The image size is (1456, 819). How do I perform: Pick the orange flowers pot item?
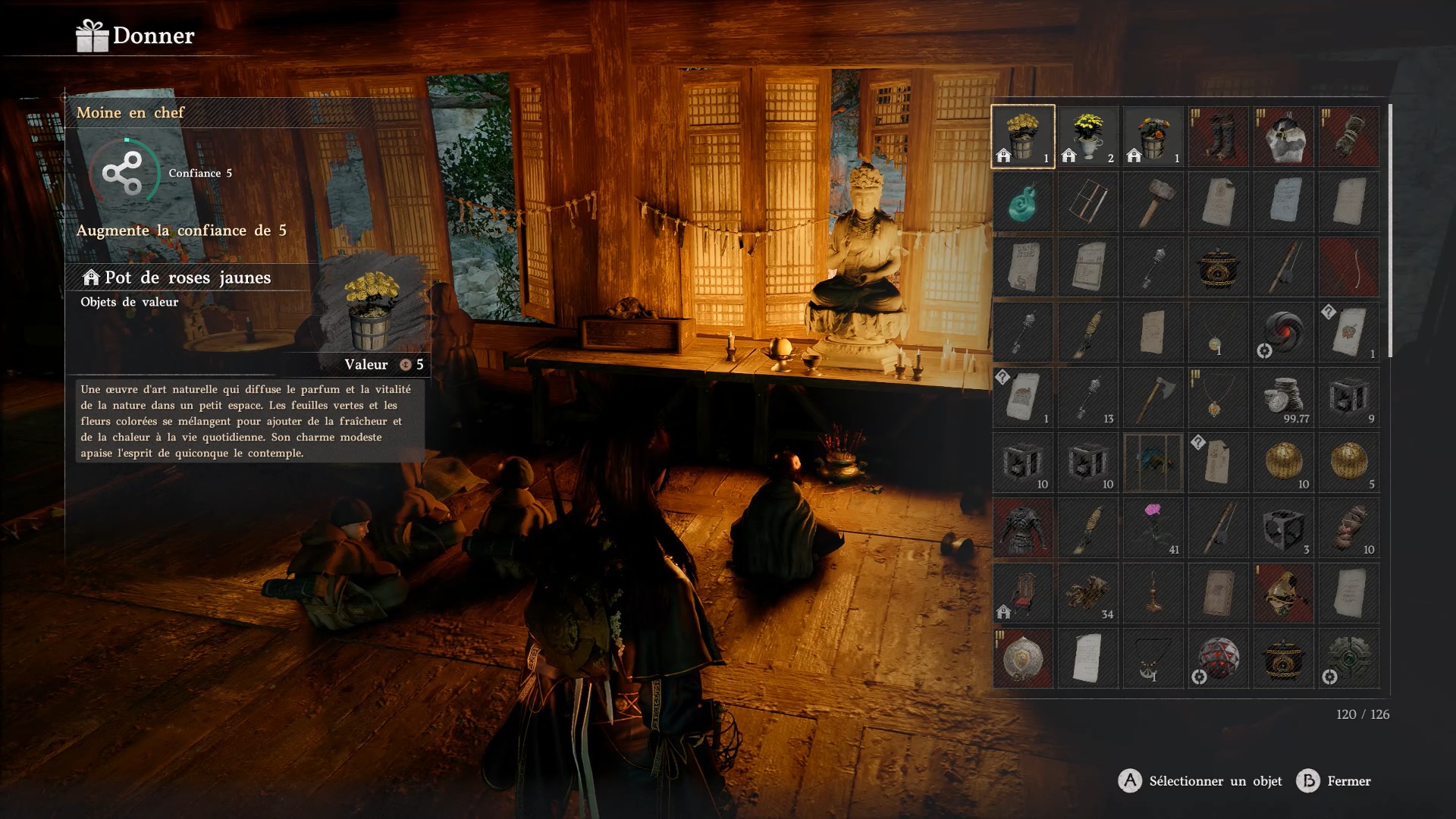click(1153, 136)
